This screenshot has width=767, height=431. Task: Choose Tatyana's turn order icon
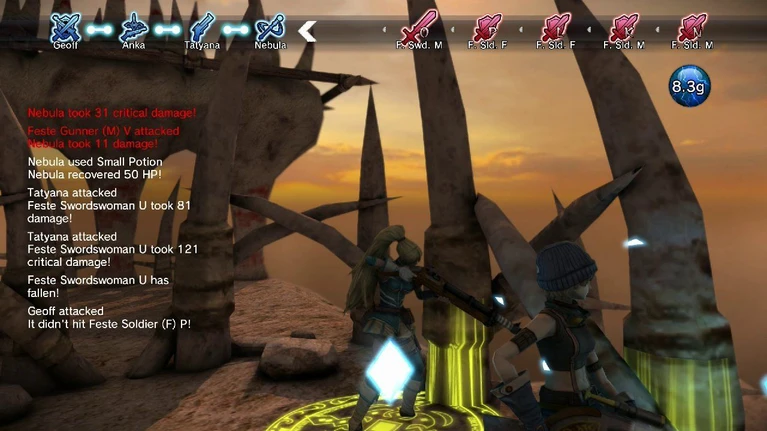click(202, 27)
